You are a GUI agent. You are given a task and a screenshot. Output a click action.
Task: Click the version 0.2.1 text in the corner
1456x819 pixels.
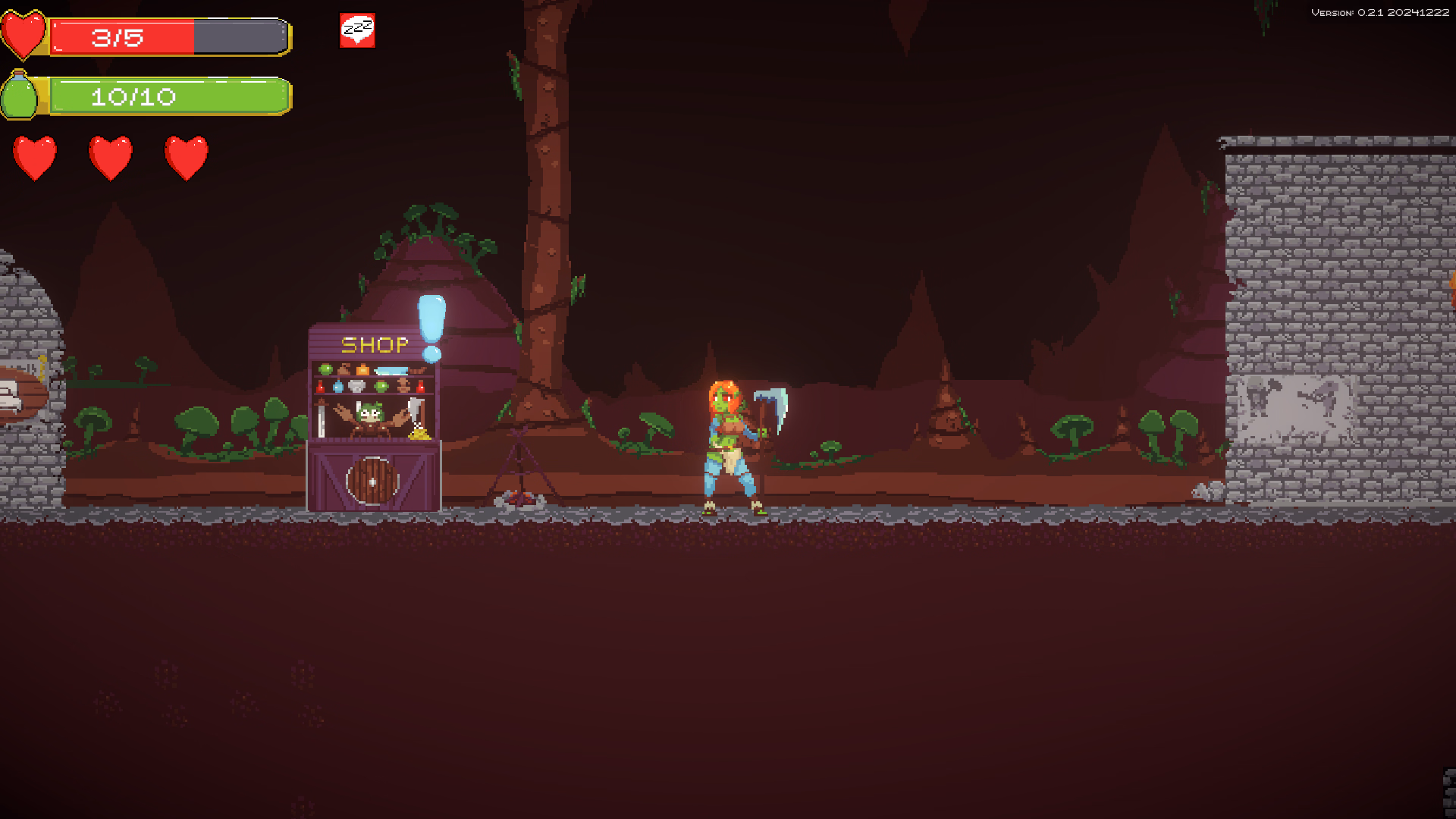[1380, 12]
